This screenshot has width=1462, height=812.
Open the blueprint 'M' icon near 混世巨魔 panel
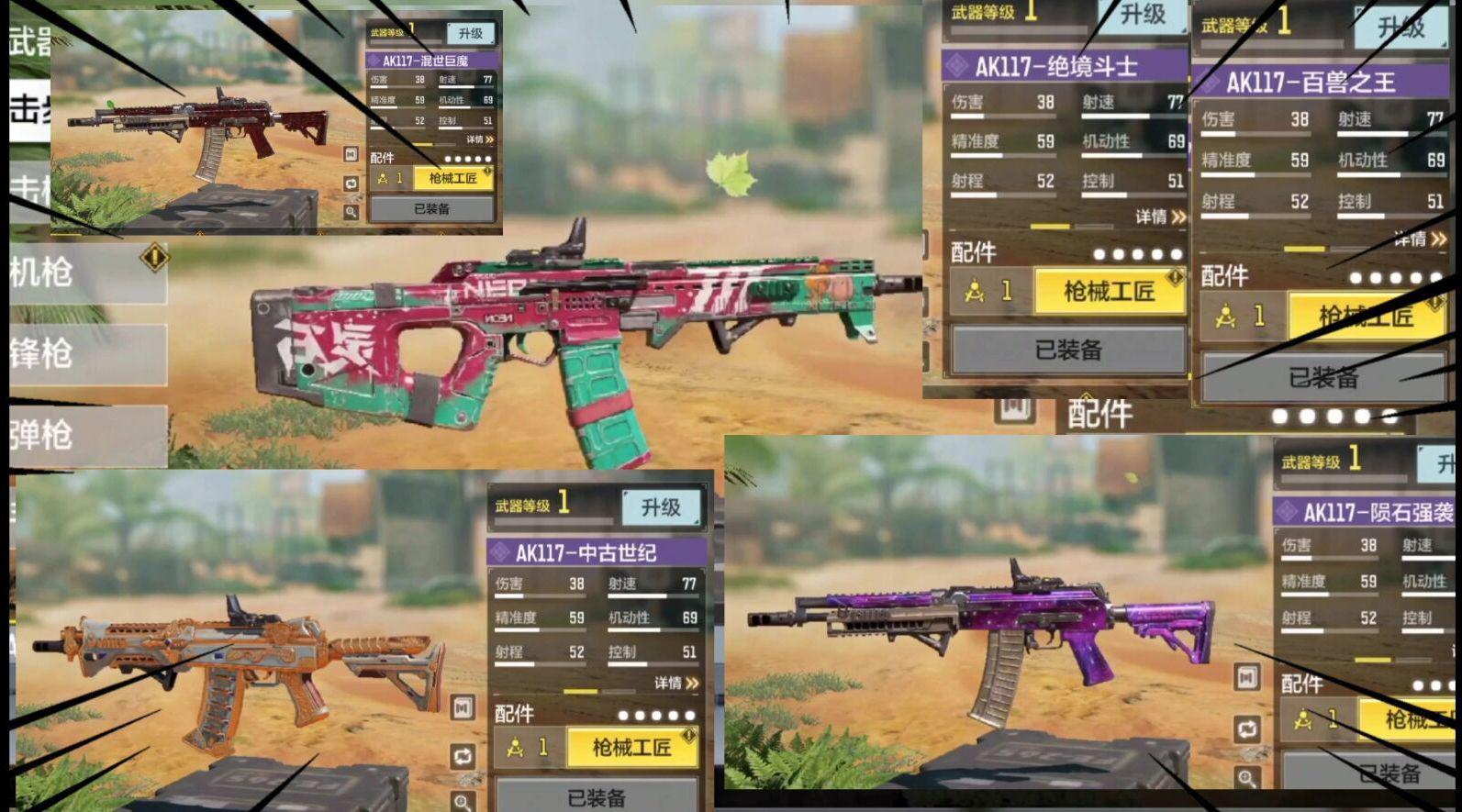pos(351,152)
